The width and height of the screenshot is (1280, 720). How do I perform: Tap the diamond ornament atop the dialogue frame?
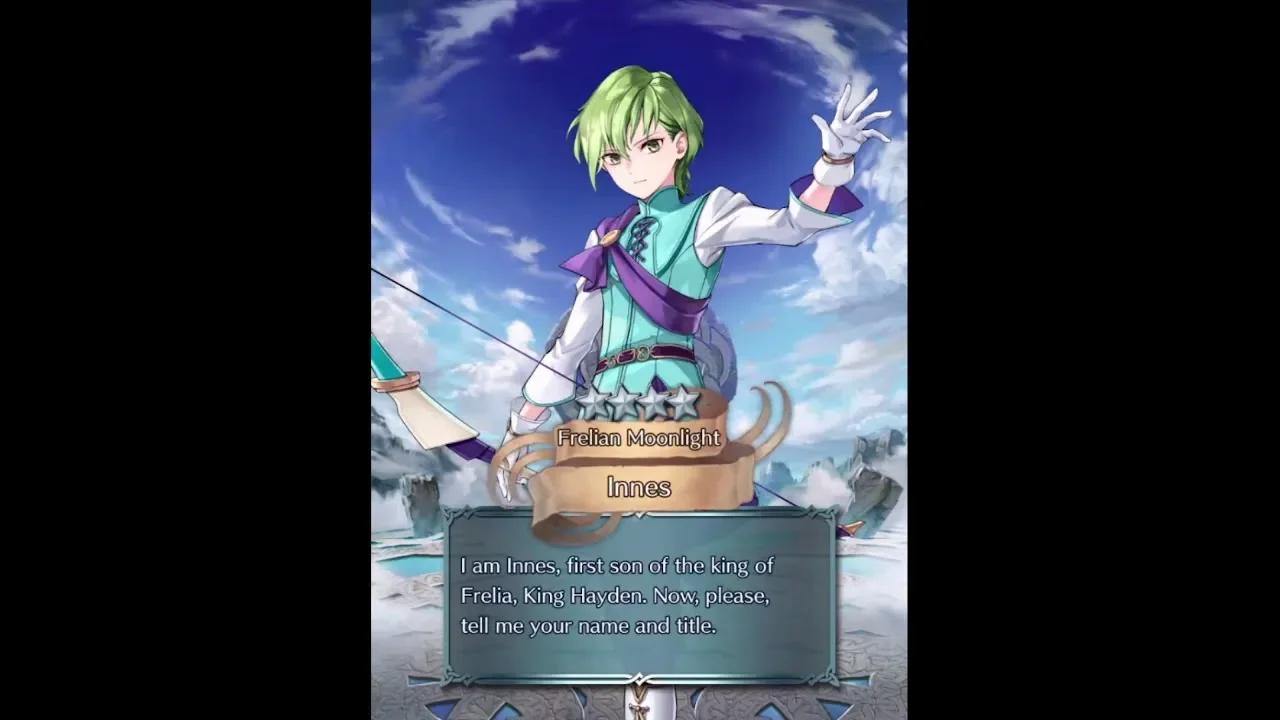click(x=638, y=517)
